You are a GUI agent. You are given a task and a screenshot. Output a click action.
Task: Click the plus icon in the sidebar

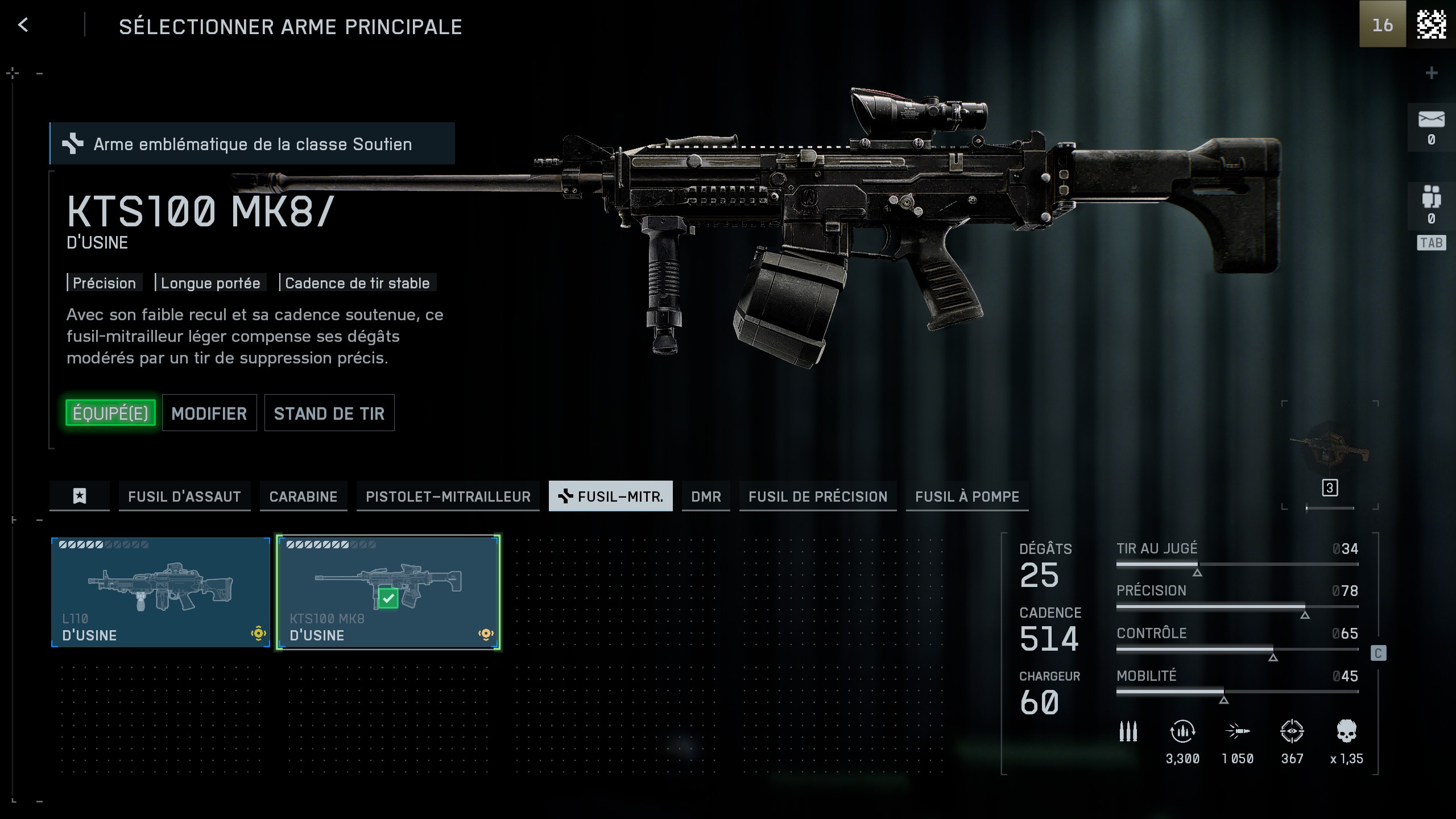click(1432, 73)
